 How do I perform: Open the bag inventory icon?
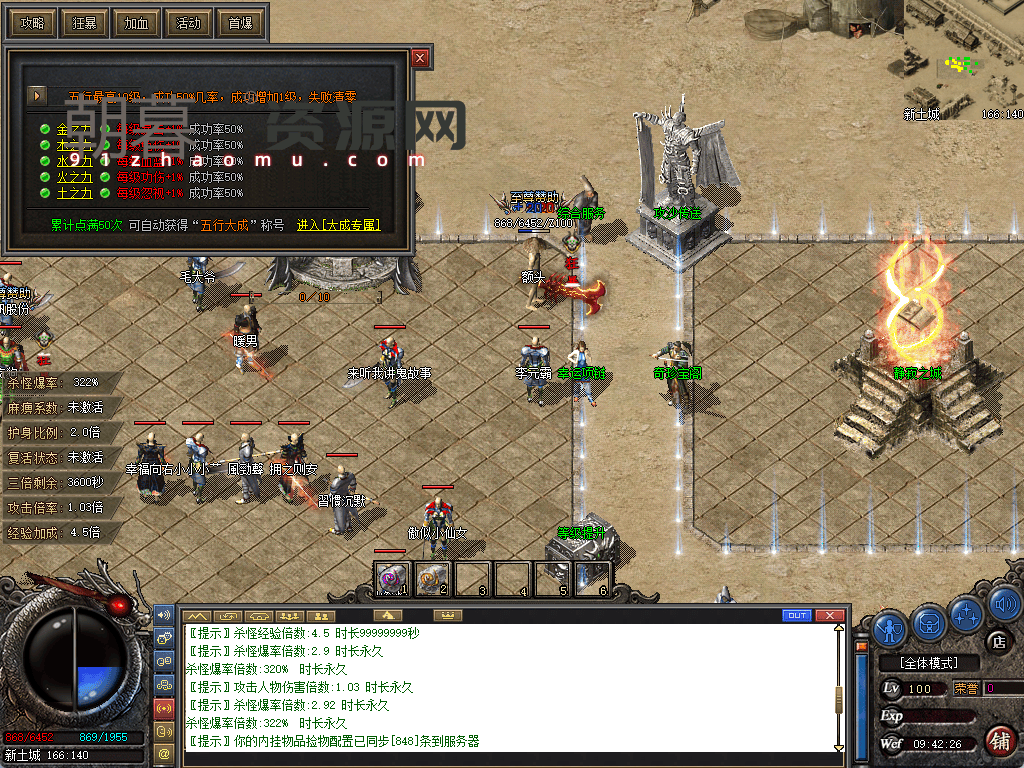pos(929,623)
